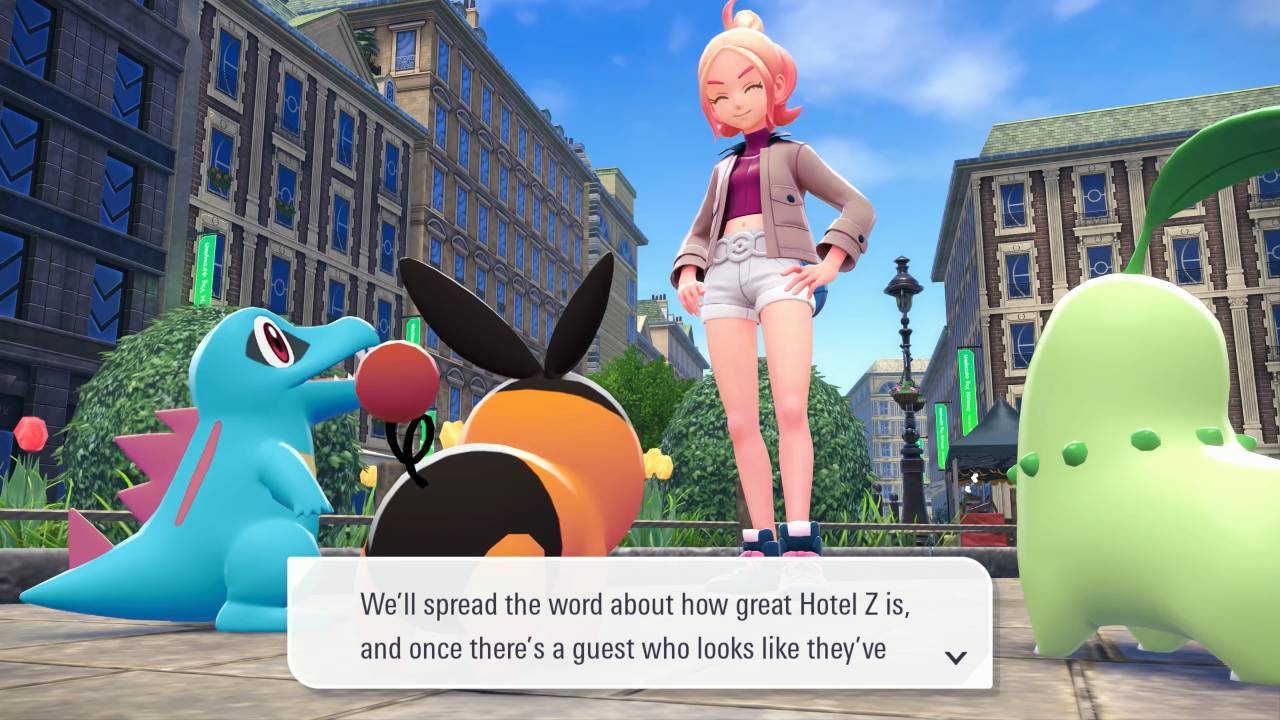This screenshot has height=720, width=1280.
Task: Click the Hotel Z dialogue text box
Action: tap(638, 624)
